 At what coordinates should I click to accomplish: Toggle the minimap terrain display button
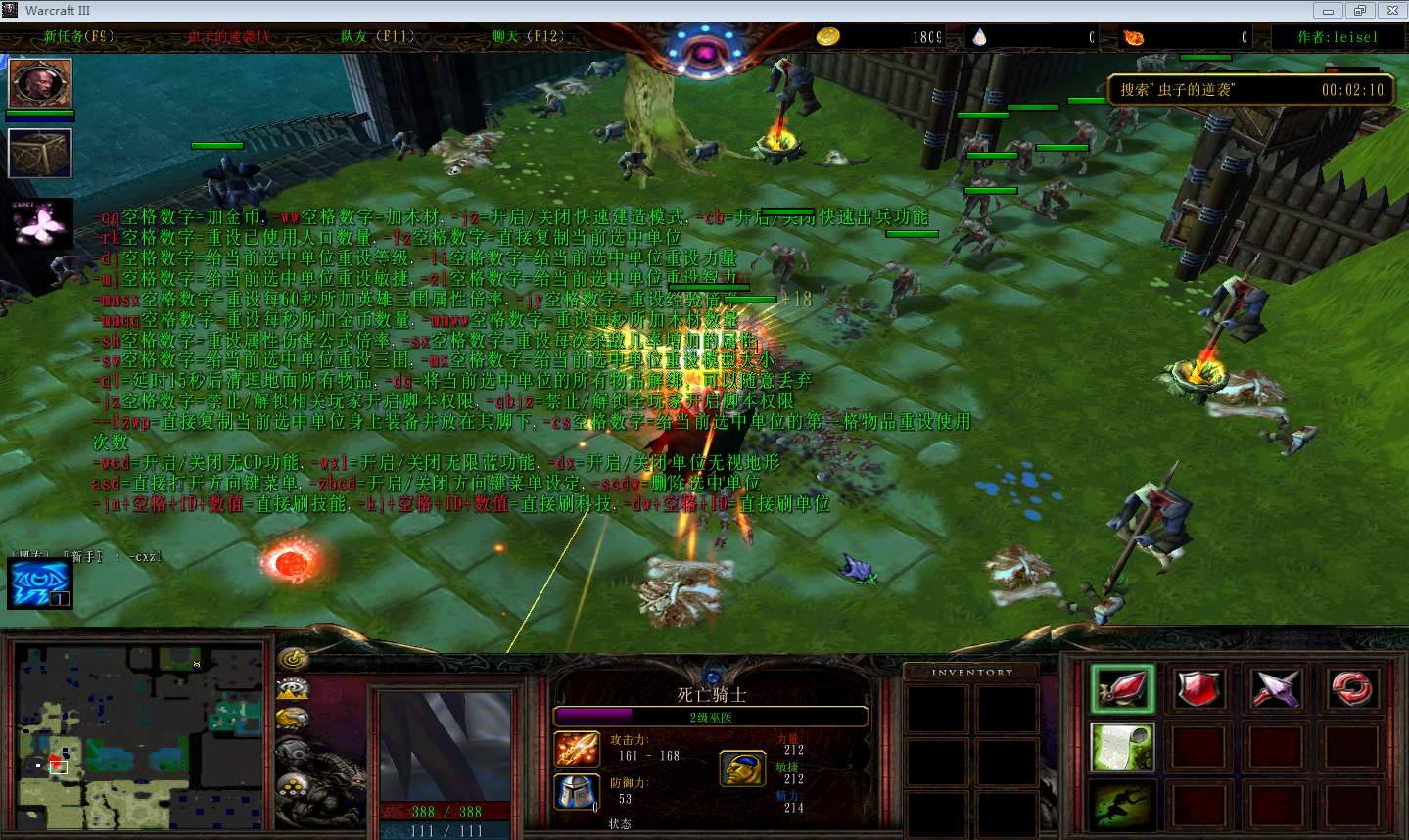[x=293, y=688]
